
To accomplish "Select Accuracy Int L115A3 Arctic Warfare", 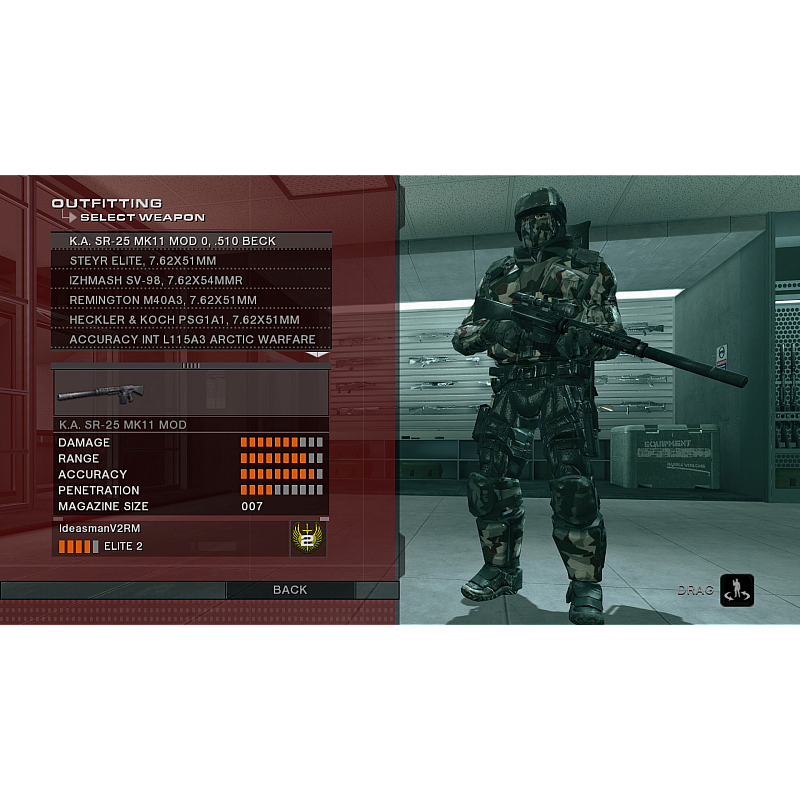I will tap(190, 340).
